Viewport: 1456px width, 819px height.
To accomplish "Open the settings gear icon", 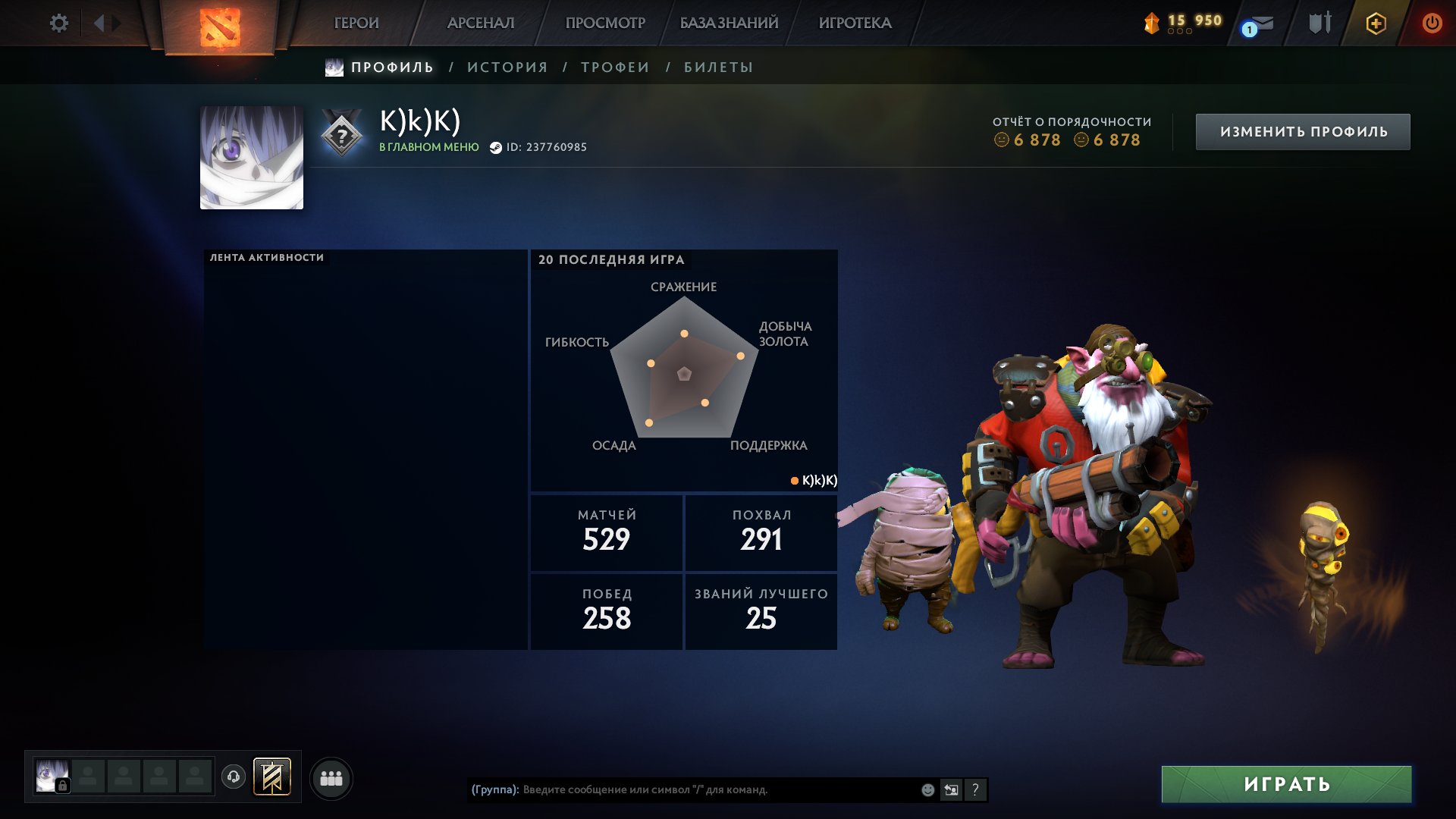I will tap(59, 23).
